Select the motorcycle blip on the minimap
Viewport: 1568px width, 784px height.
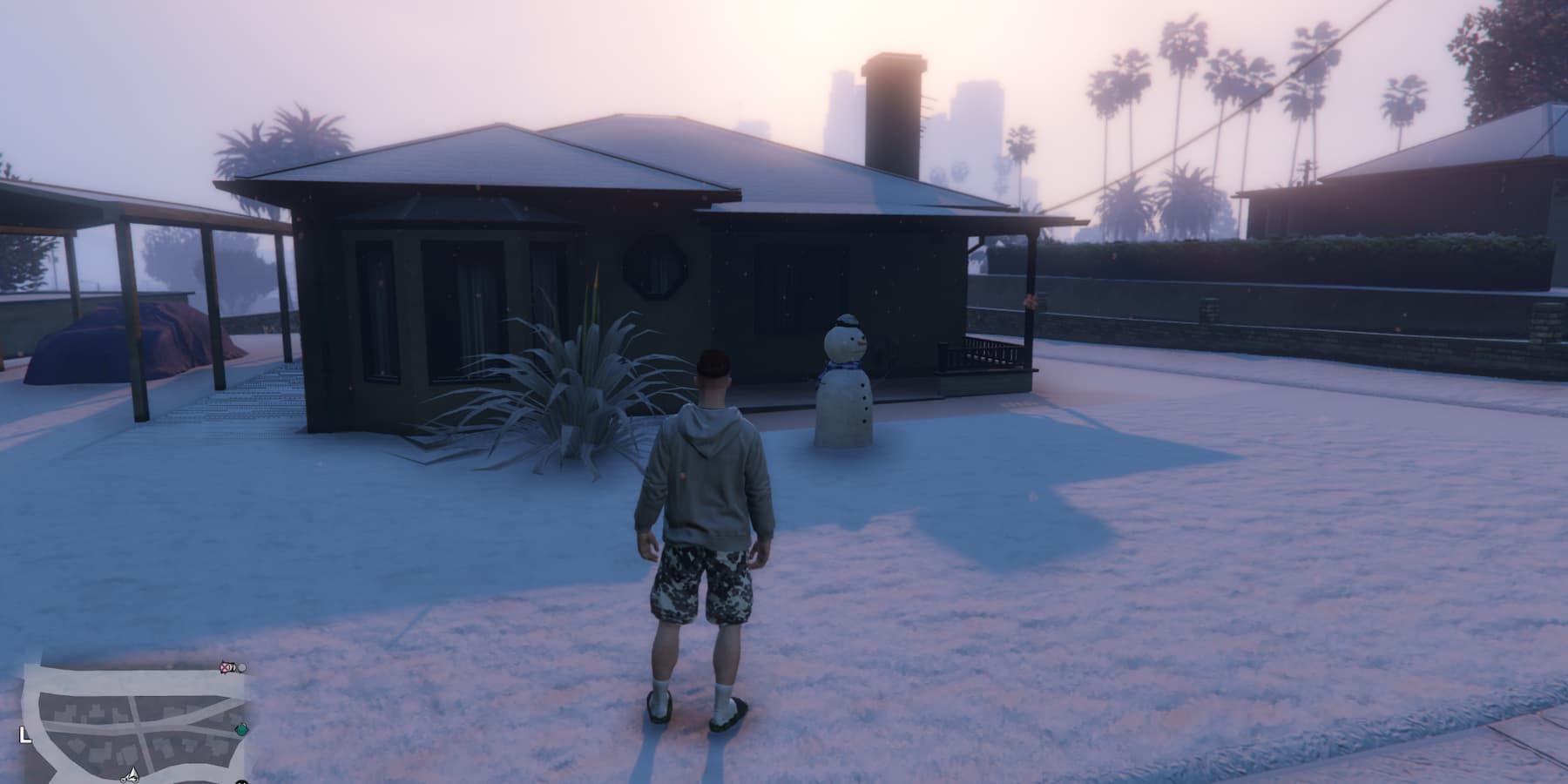129,781
